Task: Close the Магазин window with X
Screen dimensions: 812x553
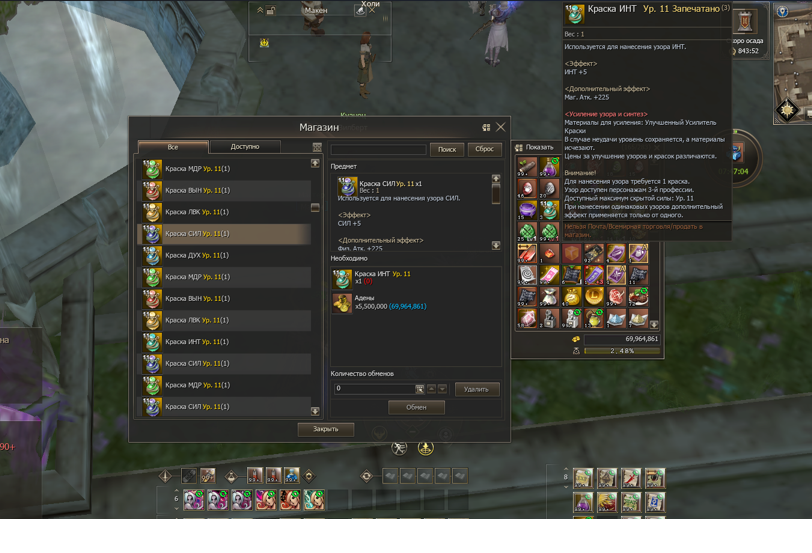Action: coord(501,127)
